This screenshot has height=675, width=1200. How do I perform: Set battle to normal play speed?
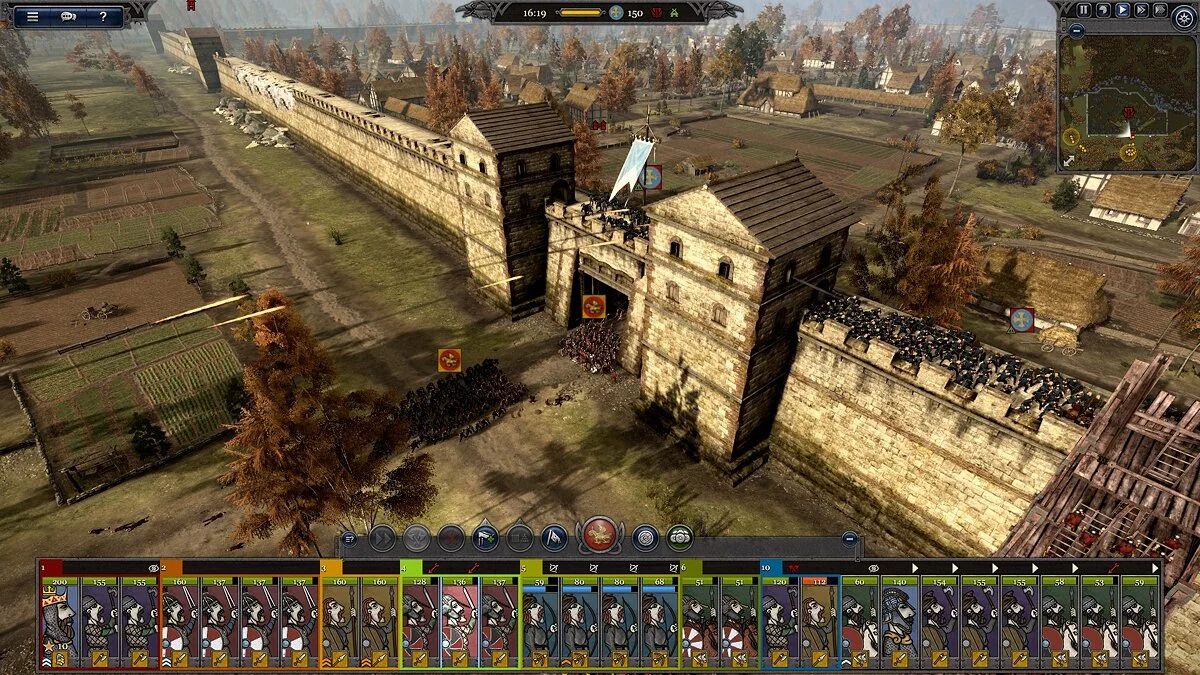coord(1123,10)
